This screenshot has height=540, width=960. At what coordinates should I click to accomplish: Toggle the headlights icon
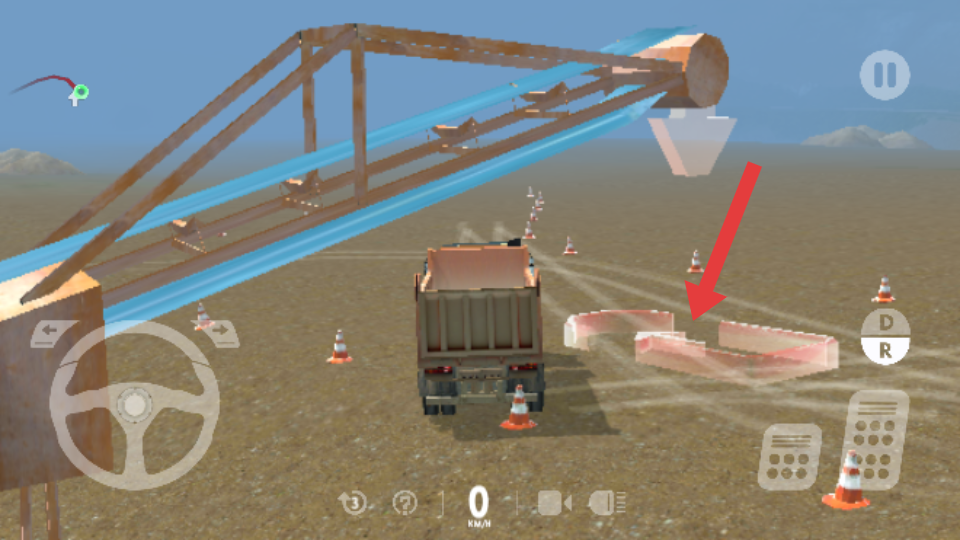click(608, 502)
